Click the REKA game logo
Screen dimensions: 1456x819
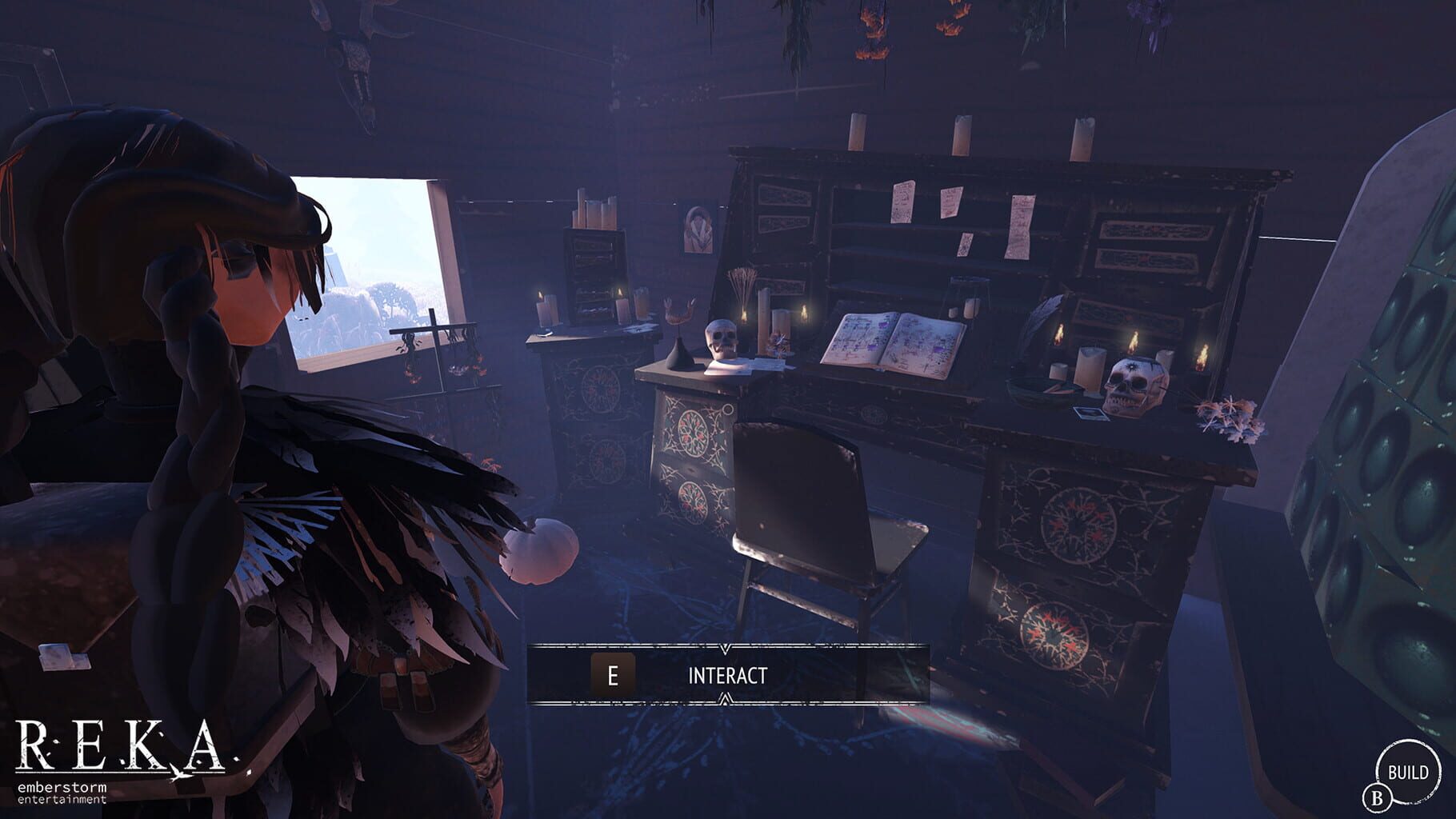point(120,744)
